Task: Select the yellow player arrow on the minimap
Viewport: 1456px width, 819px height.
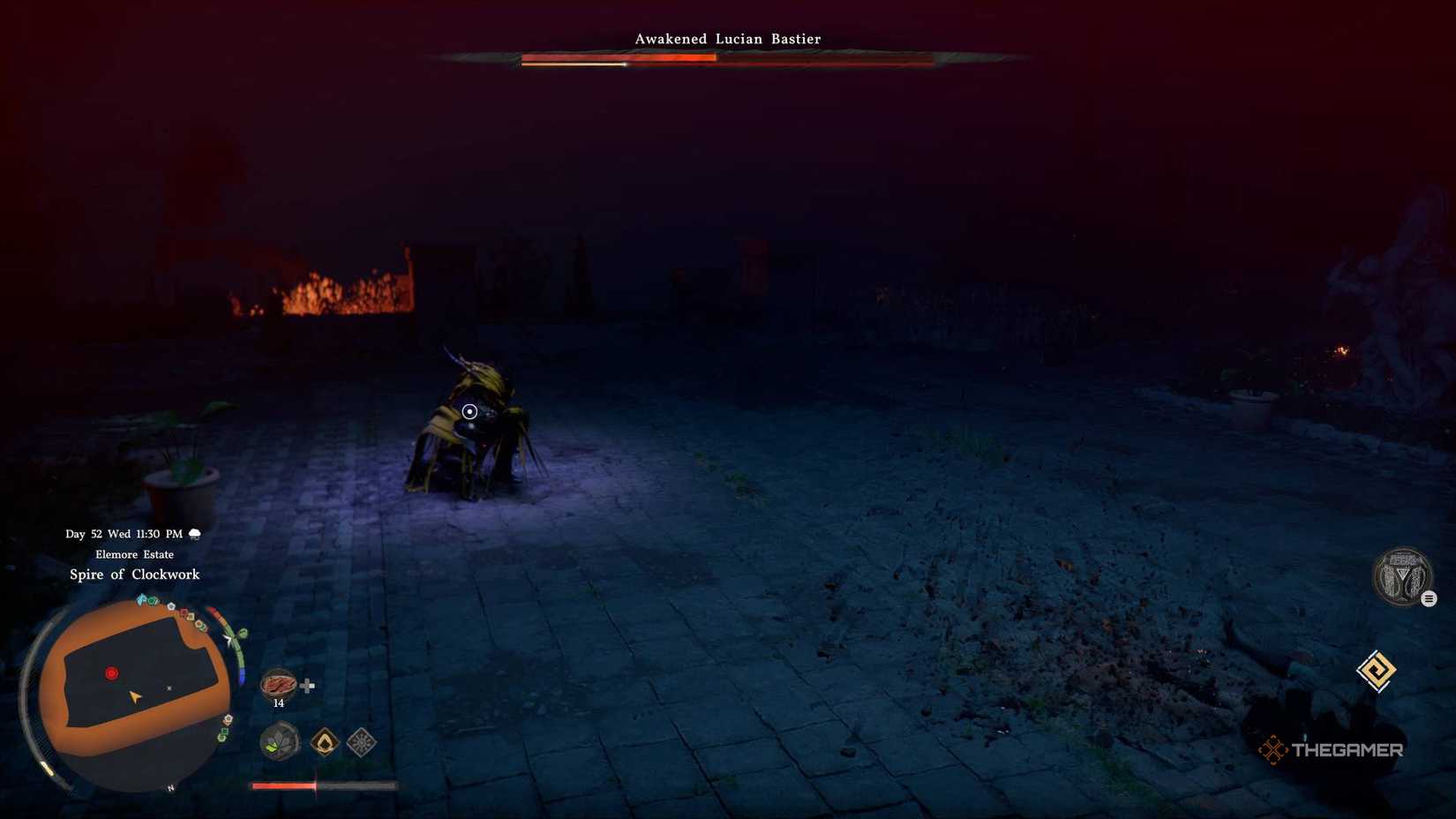Action: (134, 695)
